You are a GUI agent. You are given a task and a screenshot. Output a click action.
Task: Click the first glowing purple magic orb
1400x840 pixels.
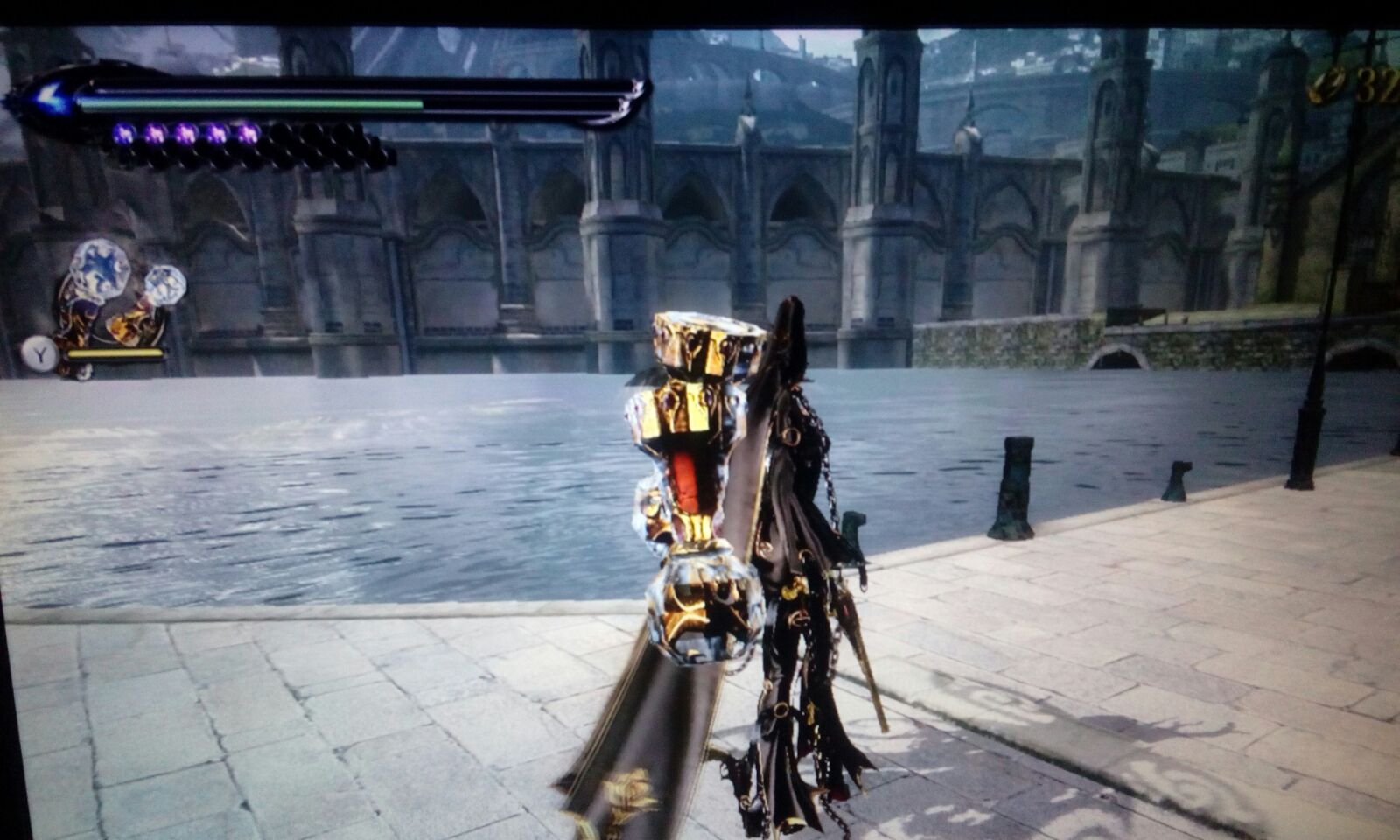coord(122,134)
